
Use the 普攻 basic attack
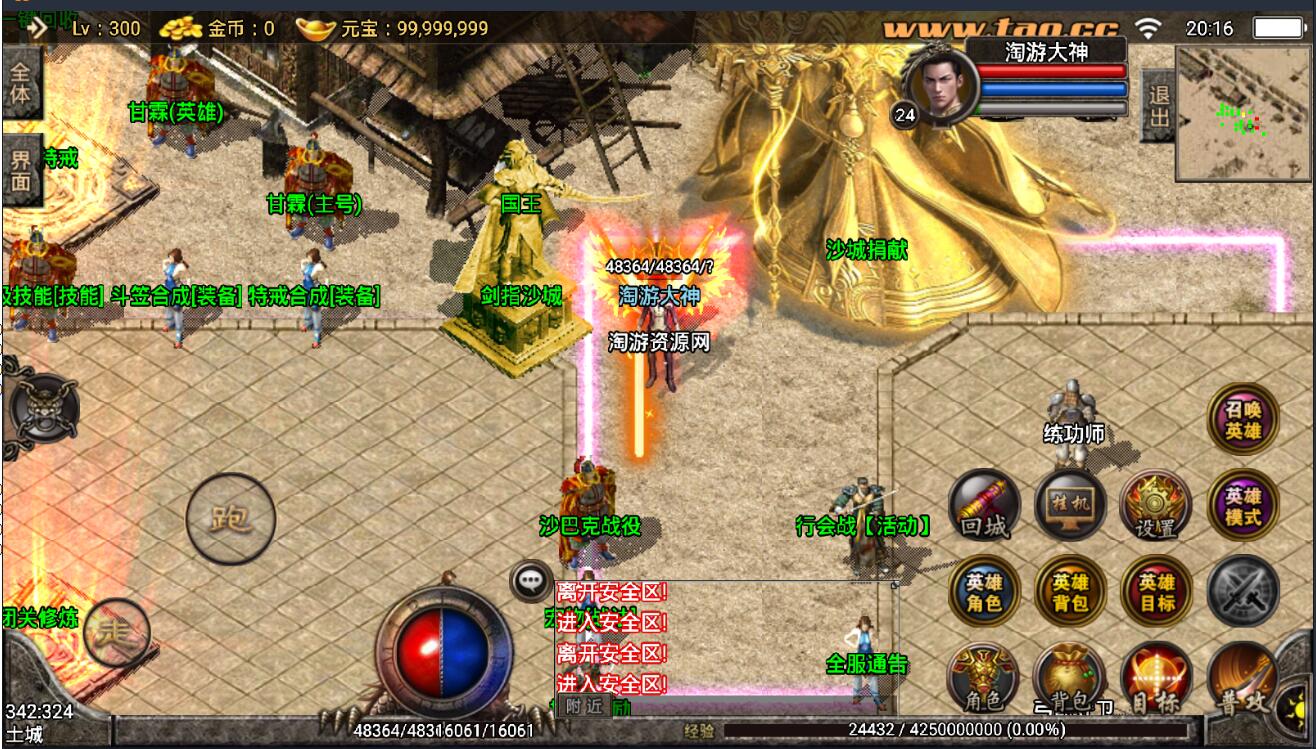[x=1243, y=680]
